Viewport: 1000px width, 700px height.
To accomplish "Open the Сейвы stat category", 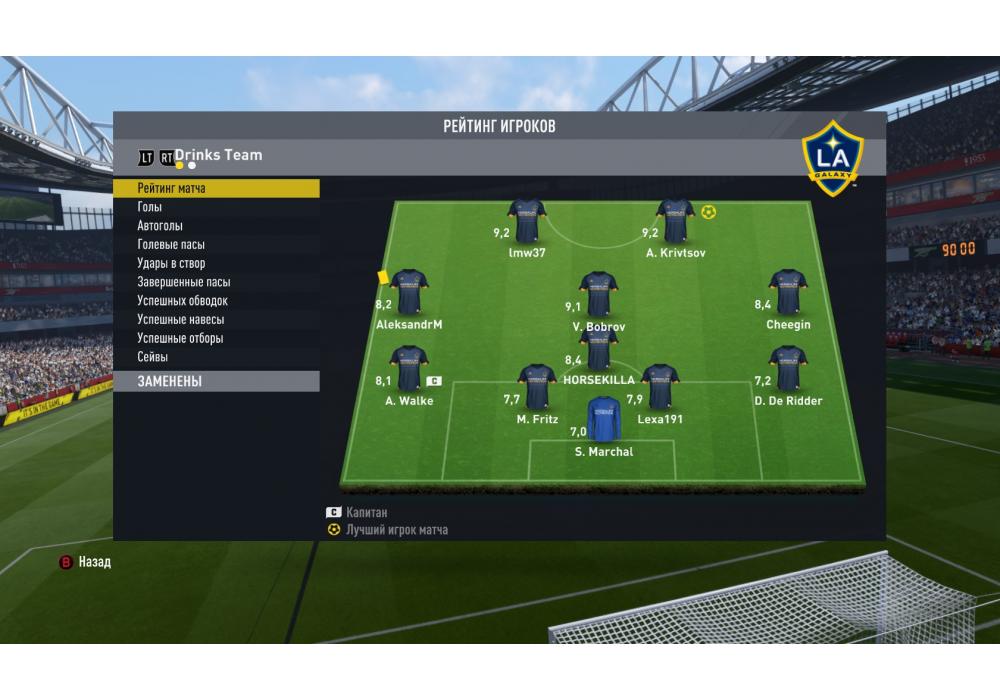I will [216, 357].
